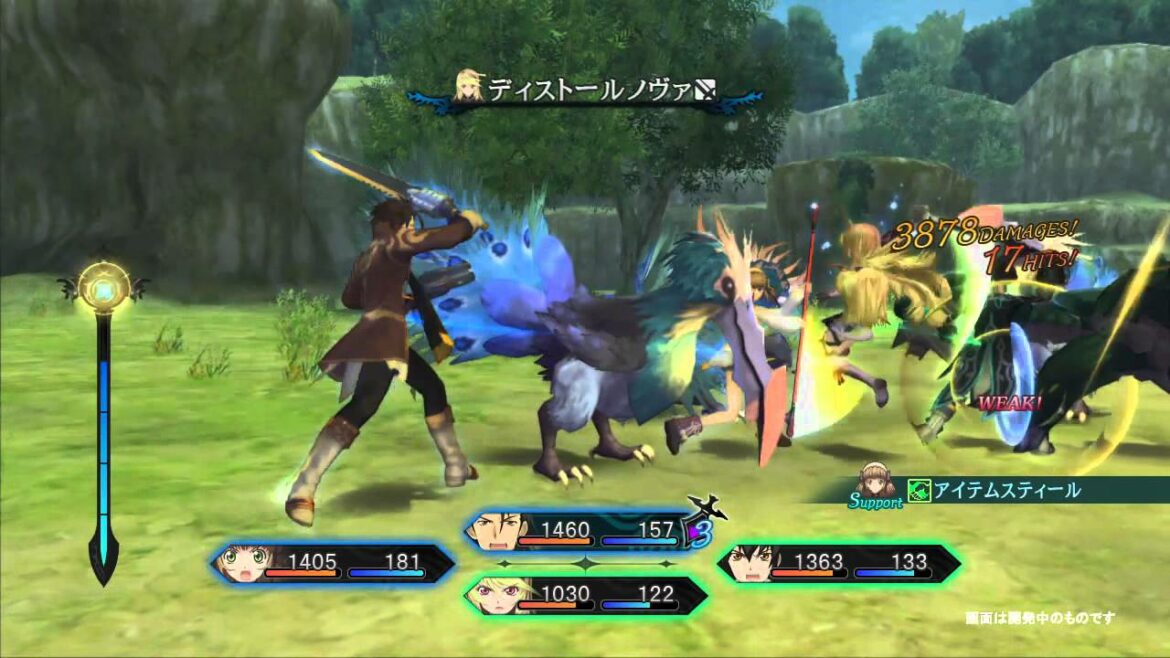The image size is (1170, 658).
Task: Select the party panel showing 1405 HP
Action: [334, 564]
